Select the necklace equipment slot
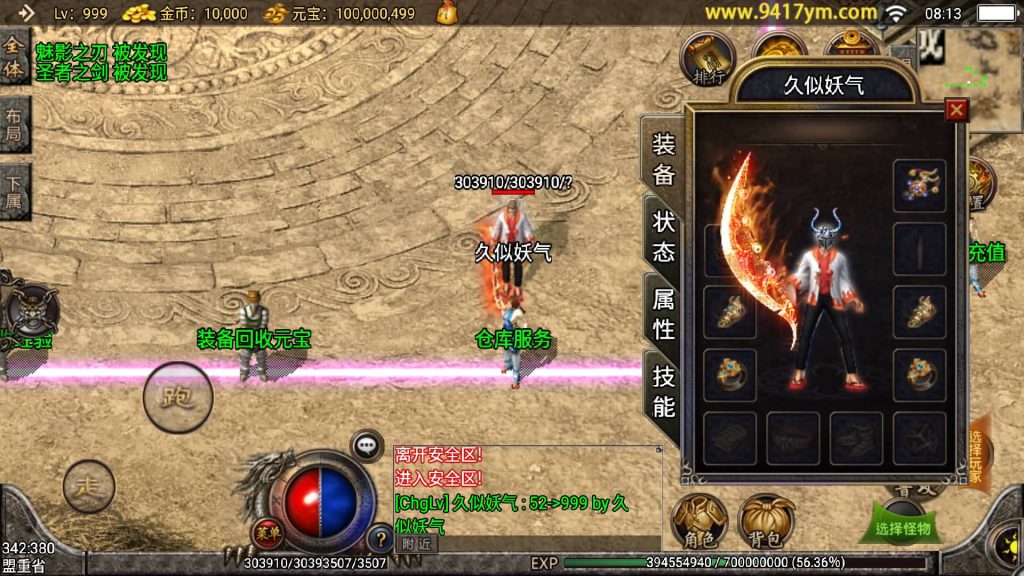1024x576 pixels. [919, 186]
